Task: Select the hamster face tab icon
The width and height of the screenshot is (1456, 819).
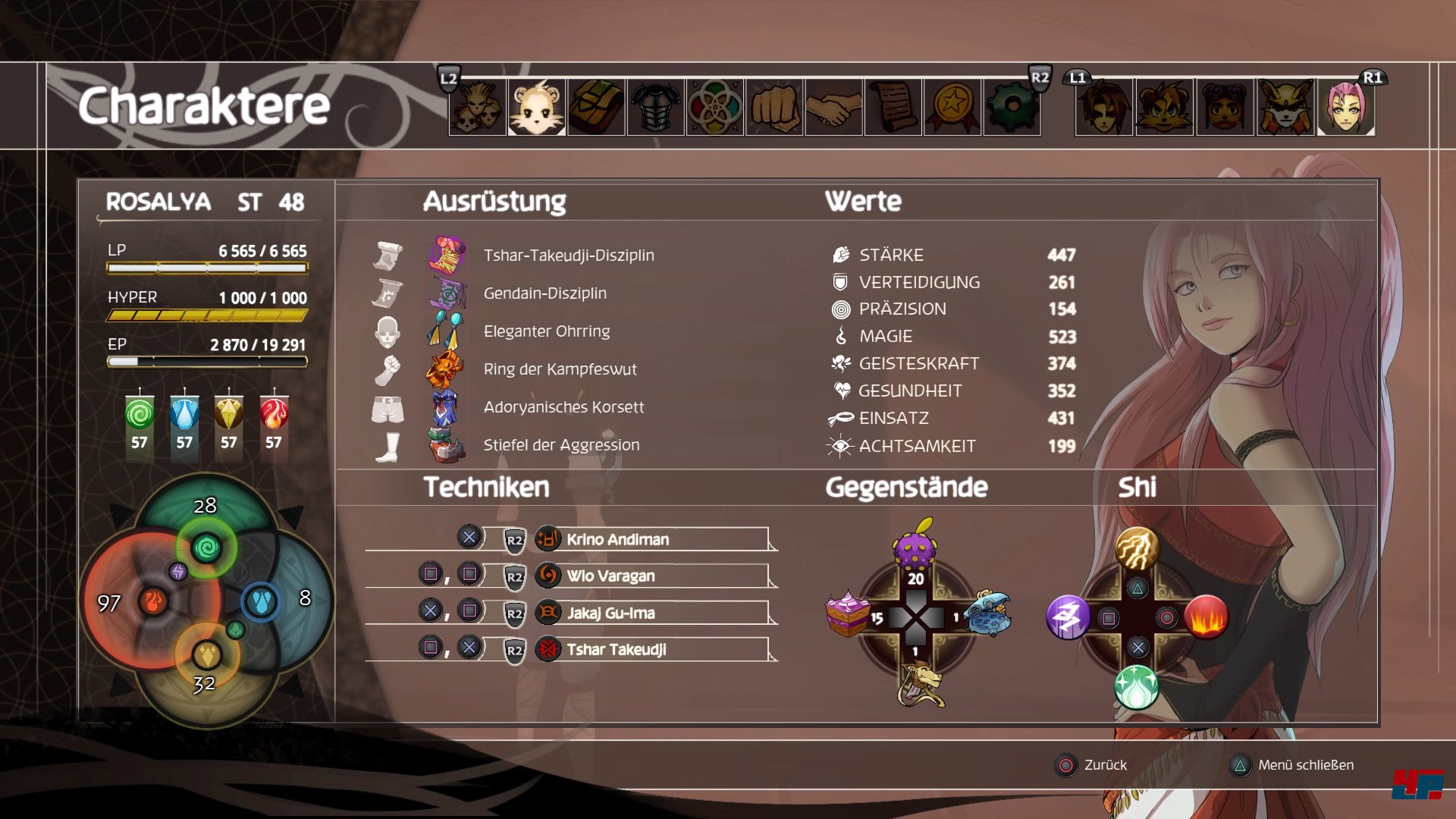Action: [535, 108]
